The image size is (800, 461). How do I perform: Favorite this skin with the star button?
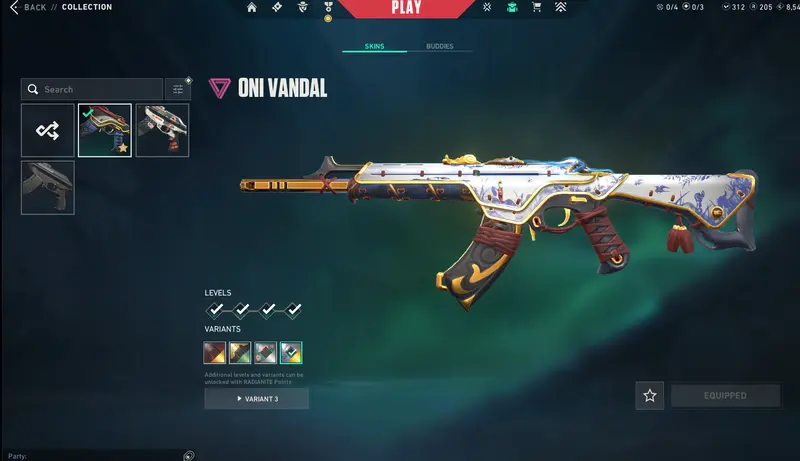pyautogui.click(x=650, y=396)
